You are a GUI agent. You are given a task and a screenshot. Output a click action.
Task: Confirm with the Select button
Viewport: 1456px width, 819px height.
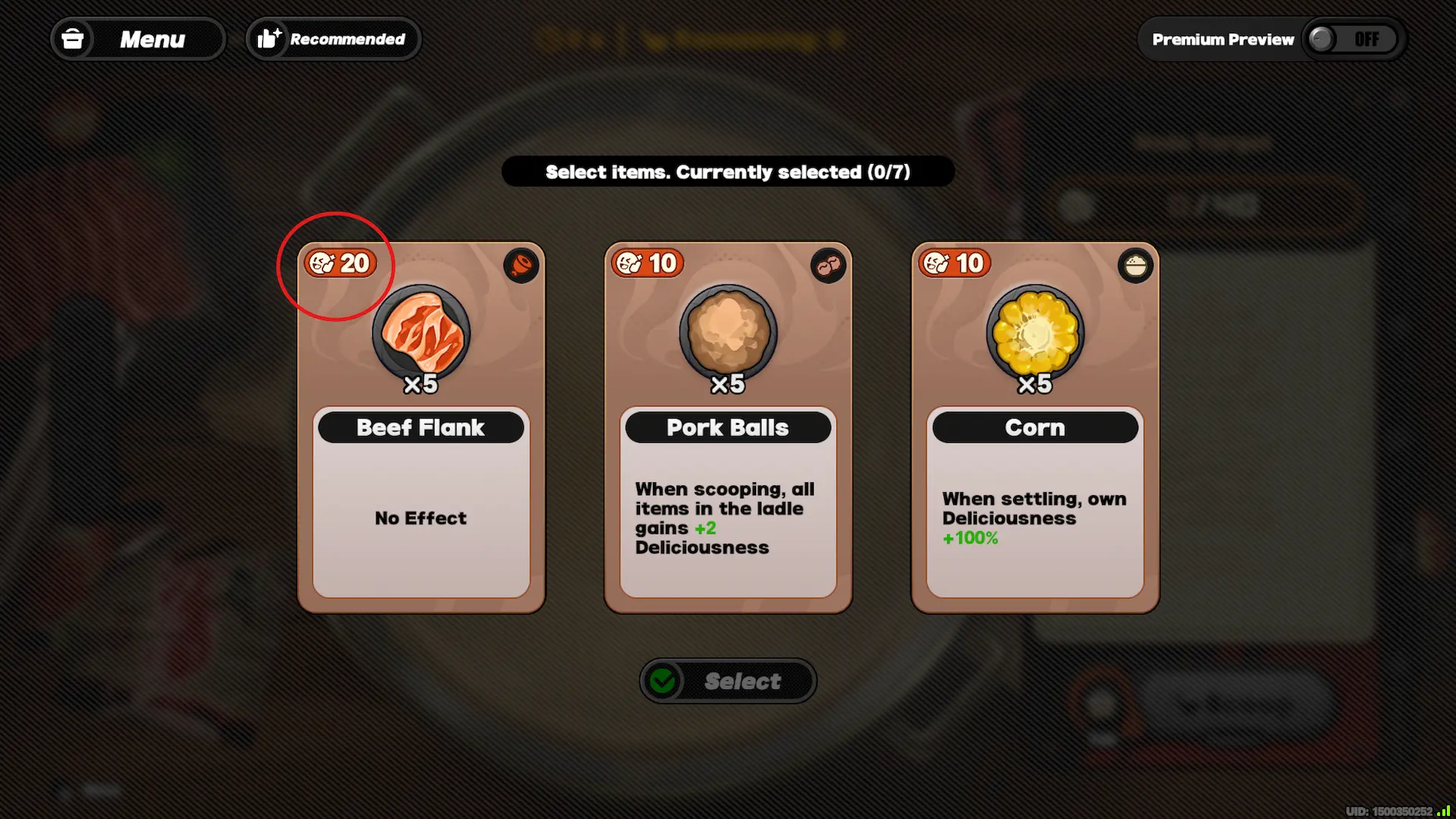(728, 681)
